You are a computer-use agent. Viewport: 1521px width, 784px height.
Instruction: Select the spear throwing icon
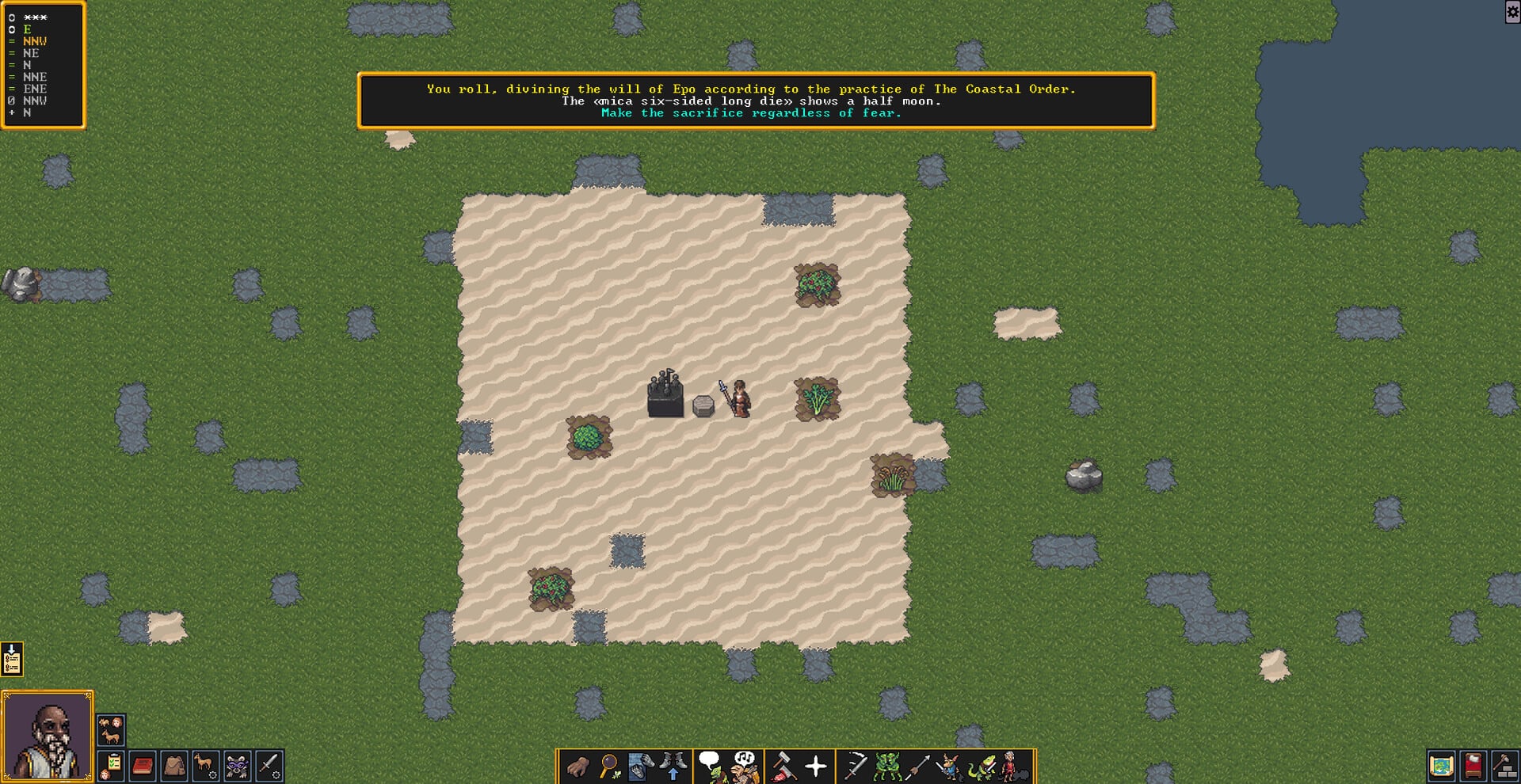coord(919,765)
